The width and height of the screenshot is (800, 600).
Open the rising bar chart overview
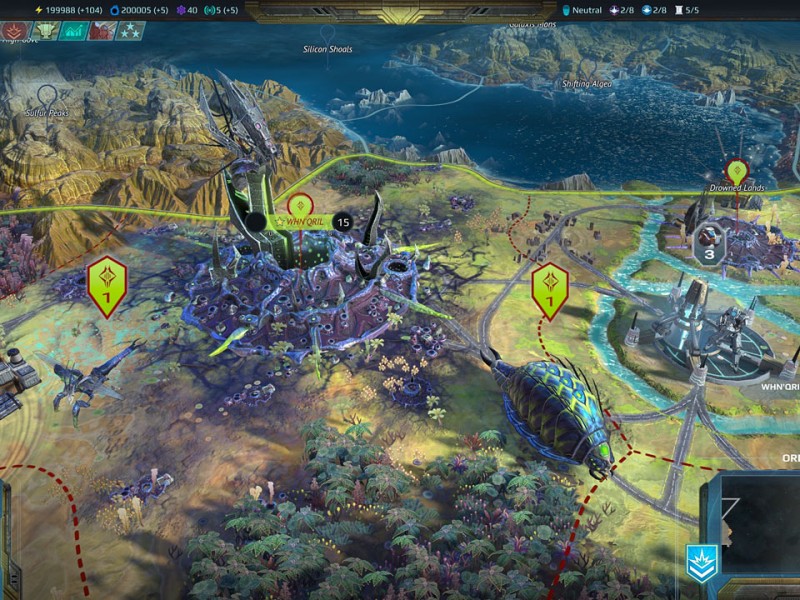tap(72, 31)
